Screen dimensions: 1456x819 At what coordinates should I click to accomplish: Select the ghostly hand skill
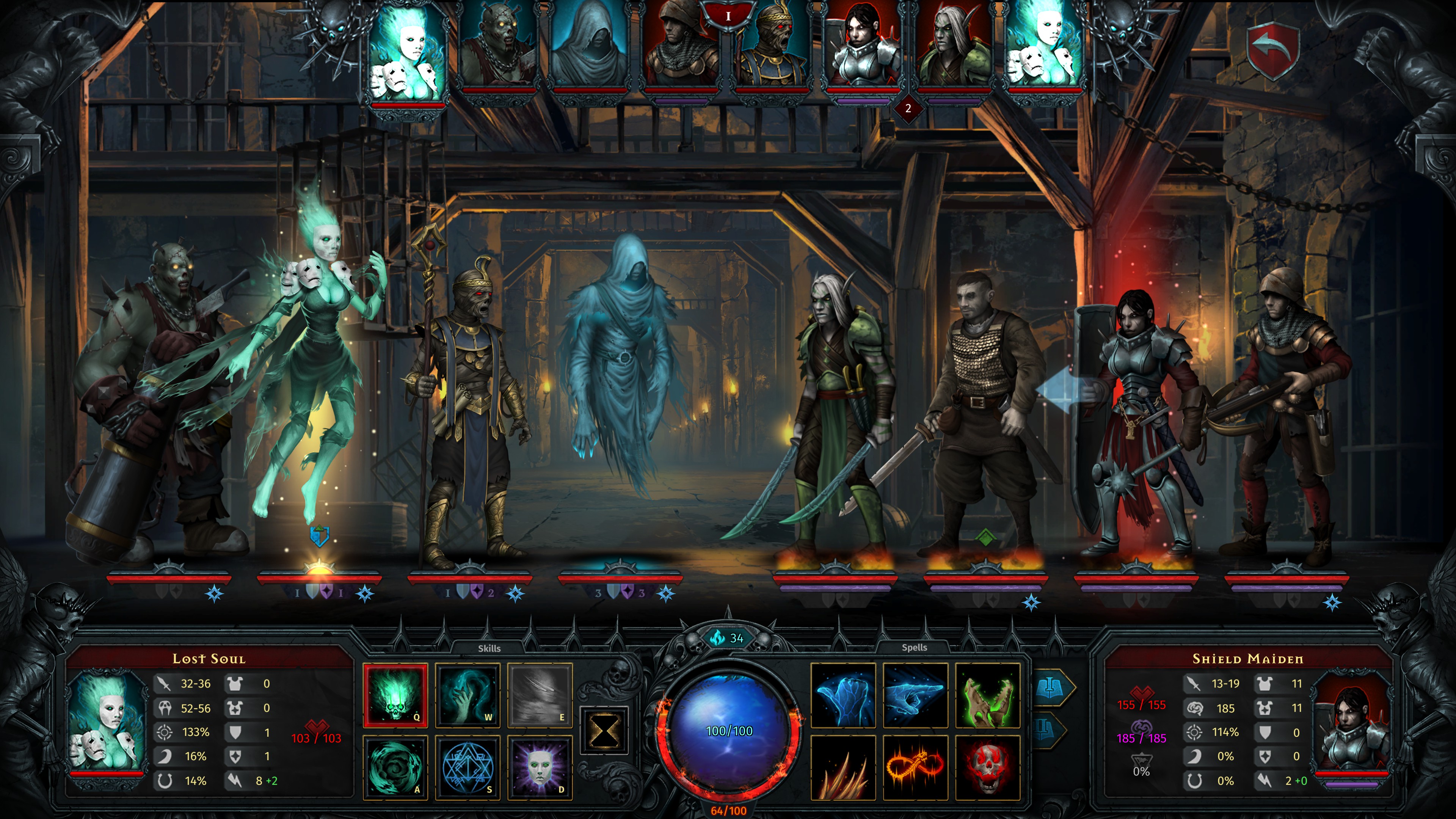468,695
